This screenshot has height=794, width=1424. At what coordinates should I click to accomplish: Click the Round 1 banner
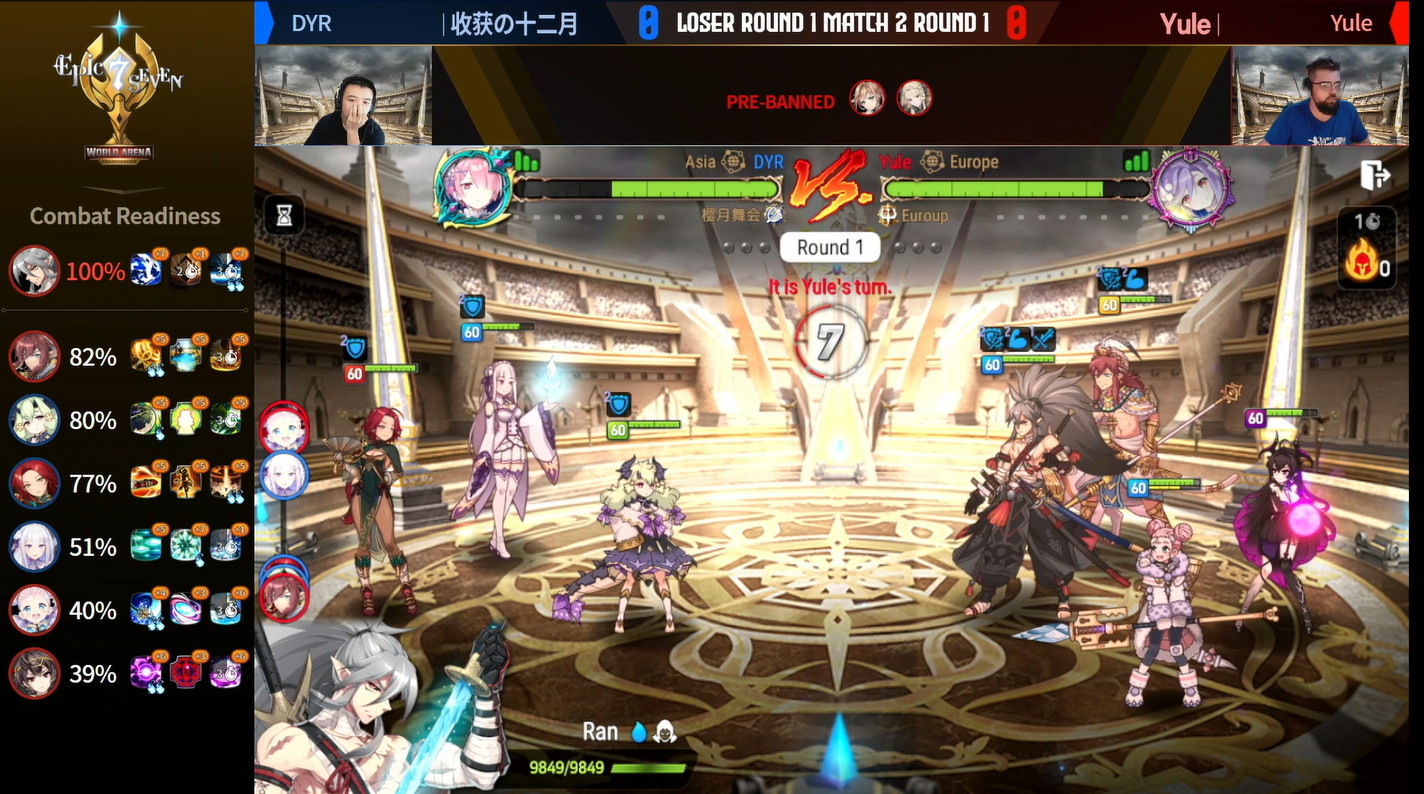click(x=829, y=246)
